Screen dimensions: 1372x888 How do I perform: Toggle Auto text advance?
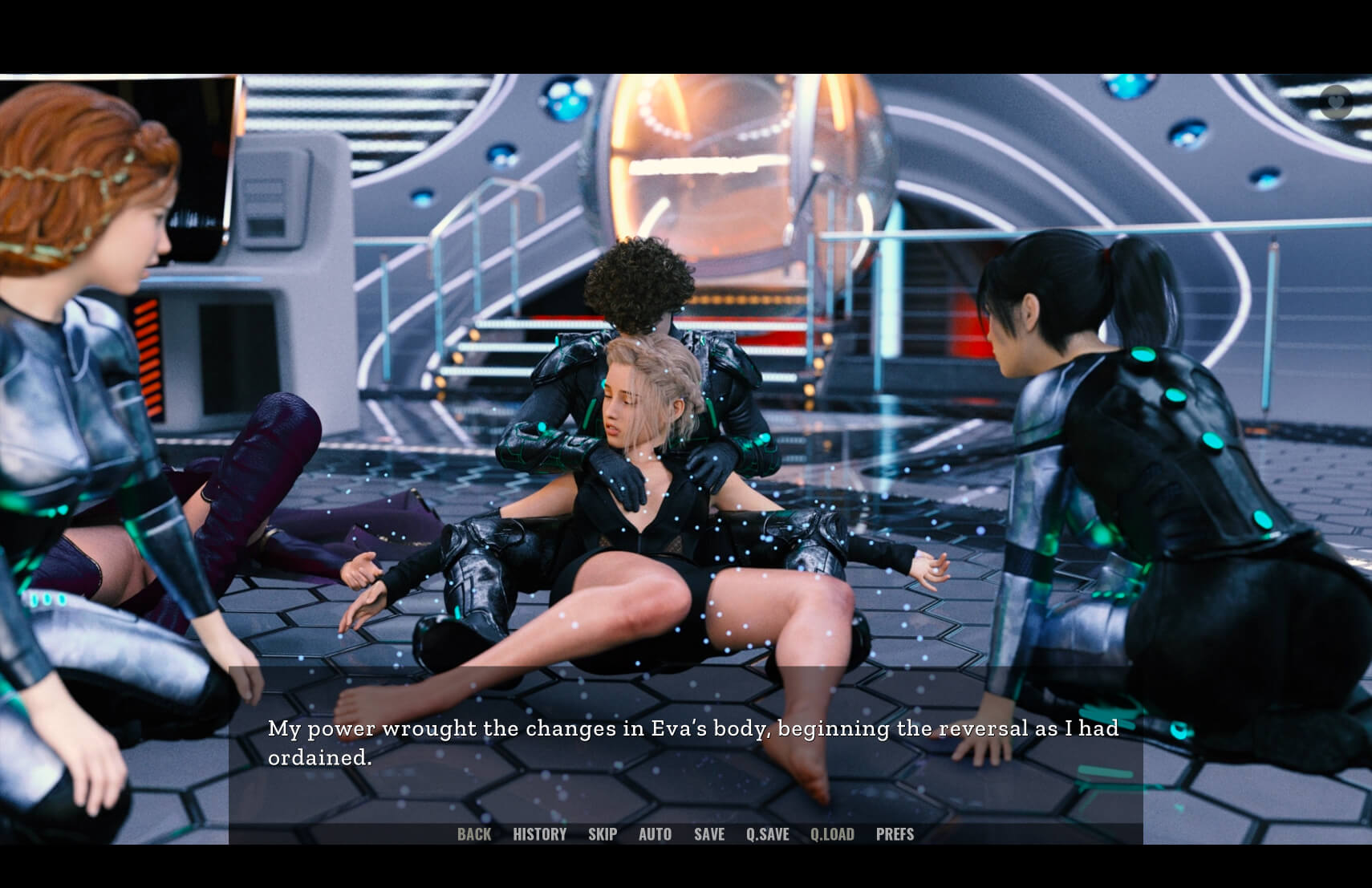655,834
